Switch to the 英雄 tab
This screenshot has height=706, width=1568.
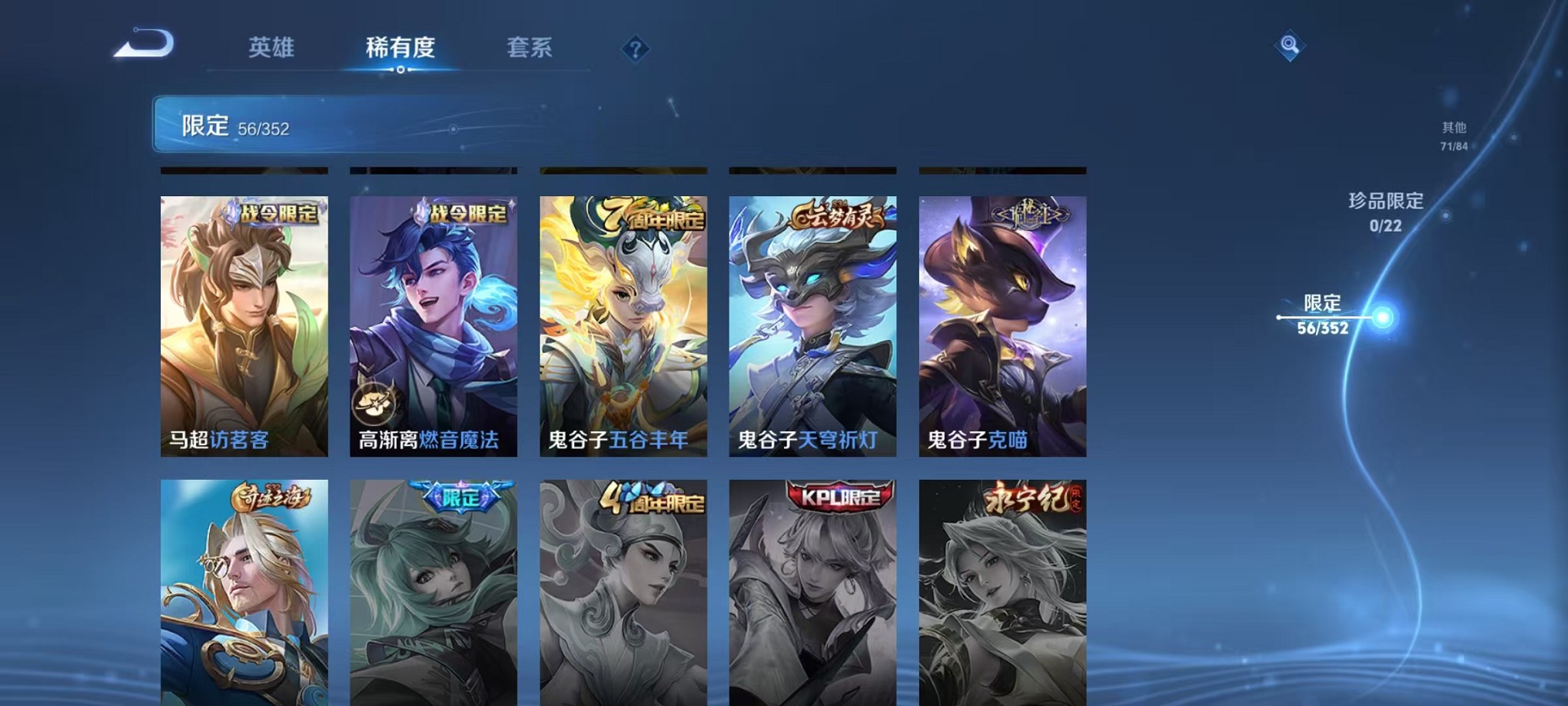[273, 48]
